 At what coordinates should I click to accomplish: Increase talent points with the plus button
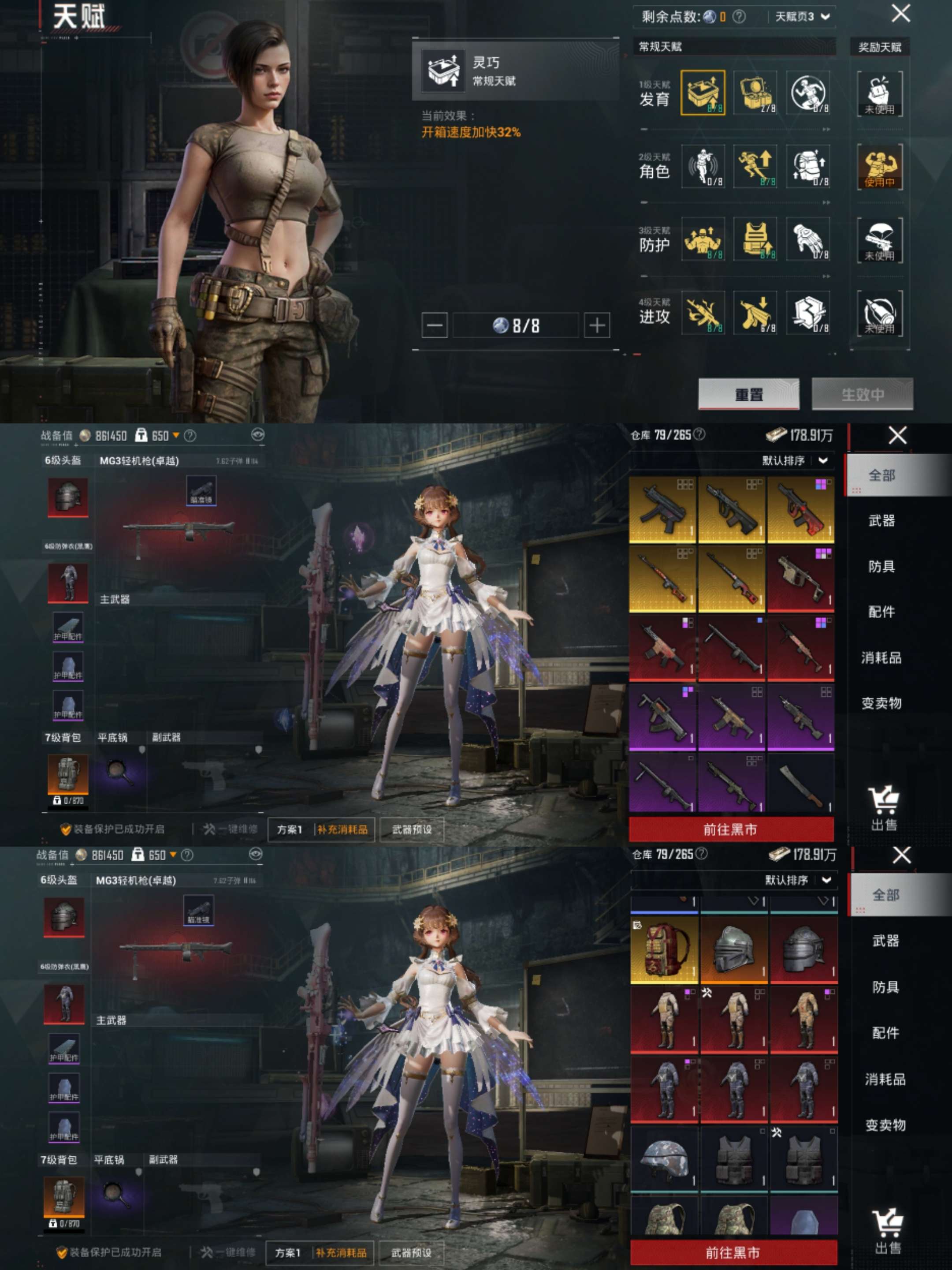click(596, 325)
